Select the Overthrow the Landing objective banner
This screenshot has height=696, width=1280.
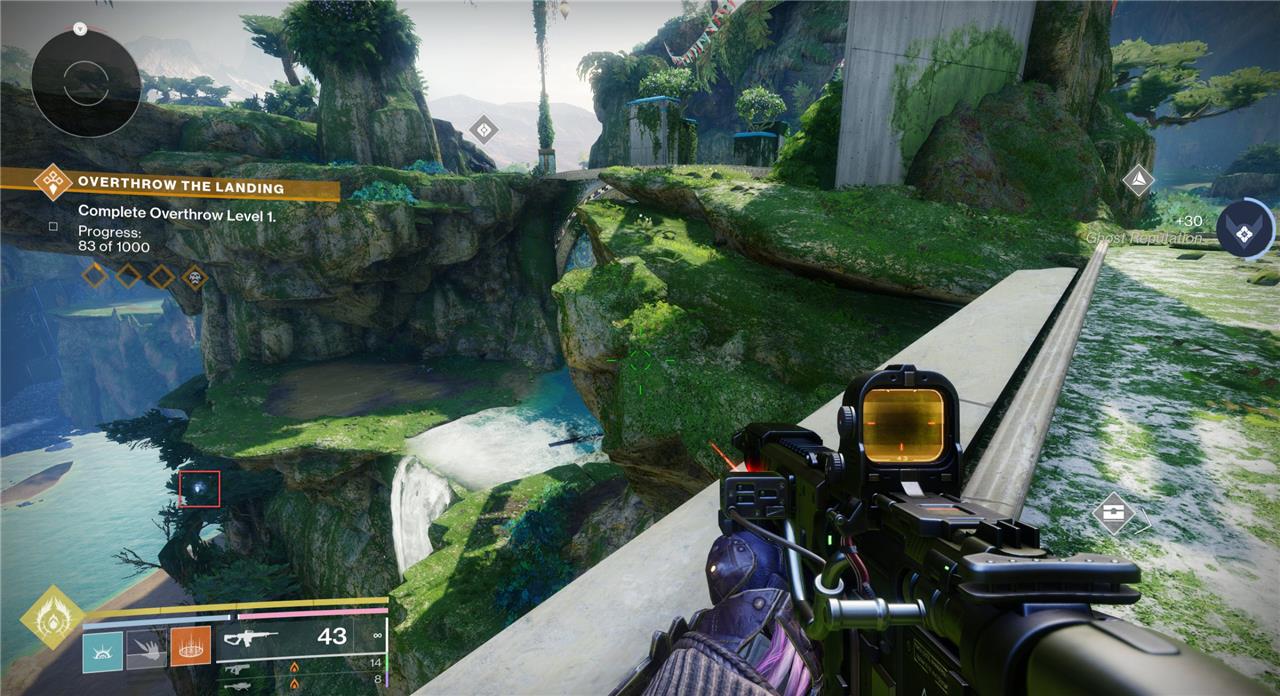[180, 186]
